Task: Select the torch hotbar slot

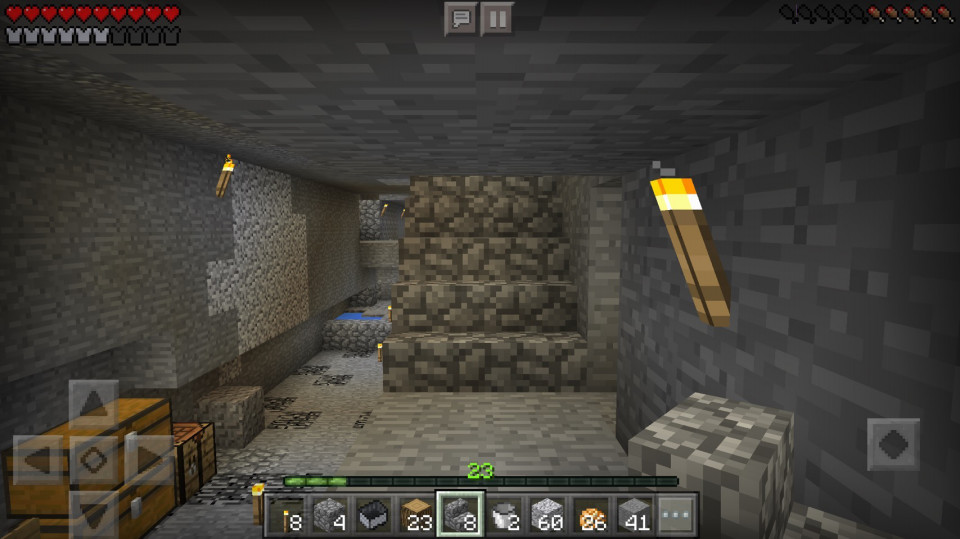Action: (x=287, y=514)
